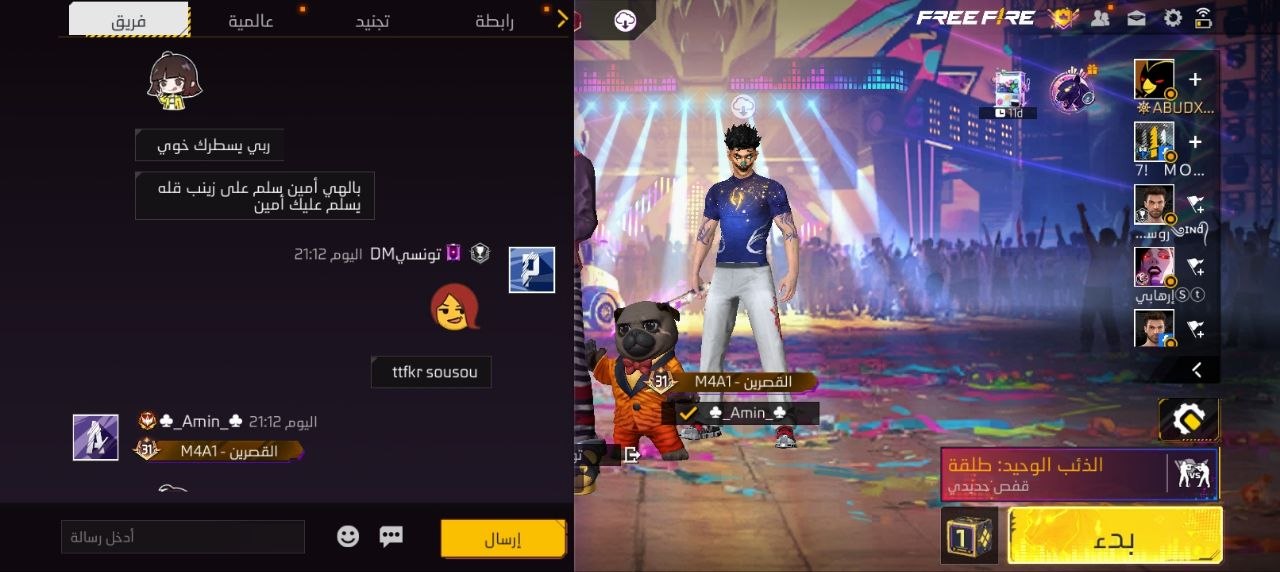This screenshot has height=572, width=1280.
Task: Select the تجنيد recruitment tab
Action: click(x=373, y=20)
